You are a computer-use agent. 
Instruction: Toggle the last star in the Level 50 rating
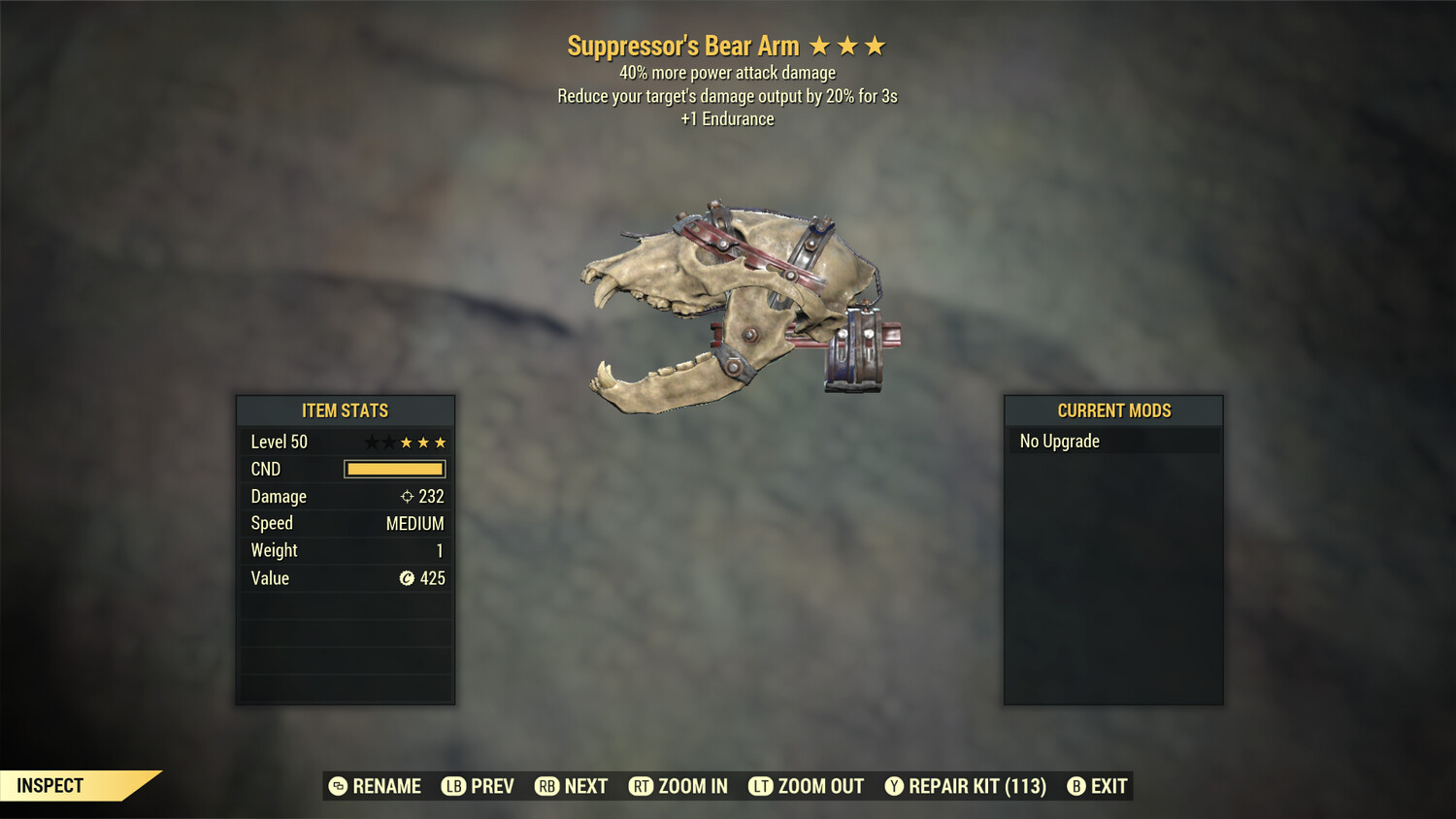pyautogui.click(x=440, y=442)
